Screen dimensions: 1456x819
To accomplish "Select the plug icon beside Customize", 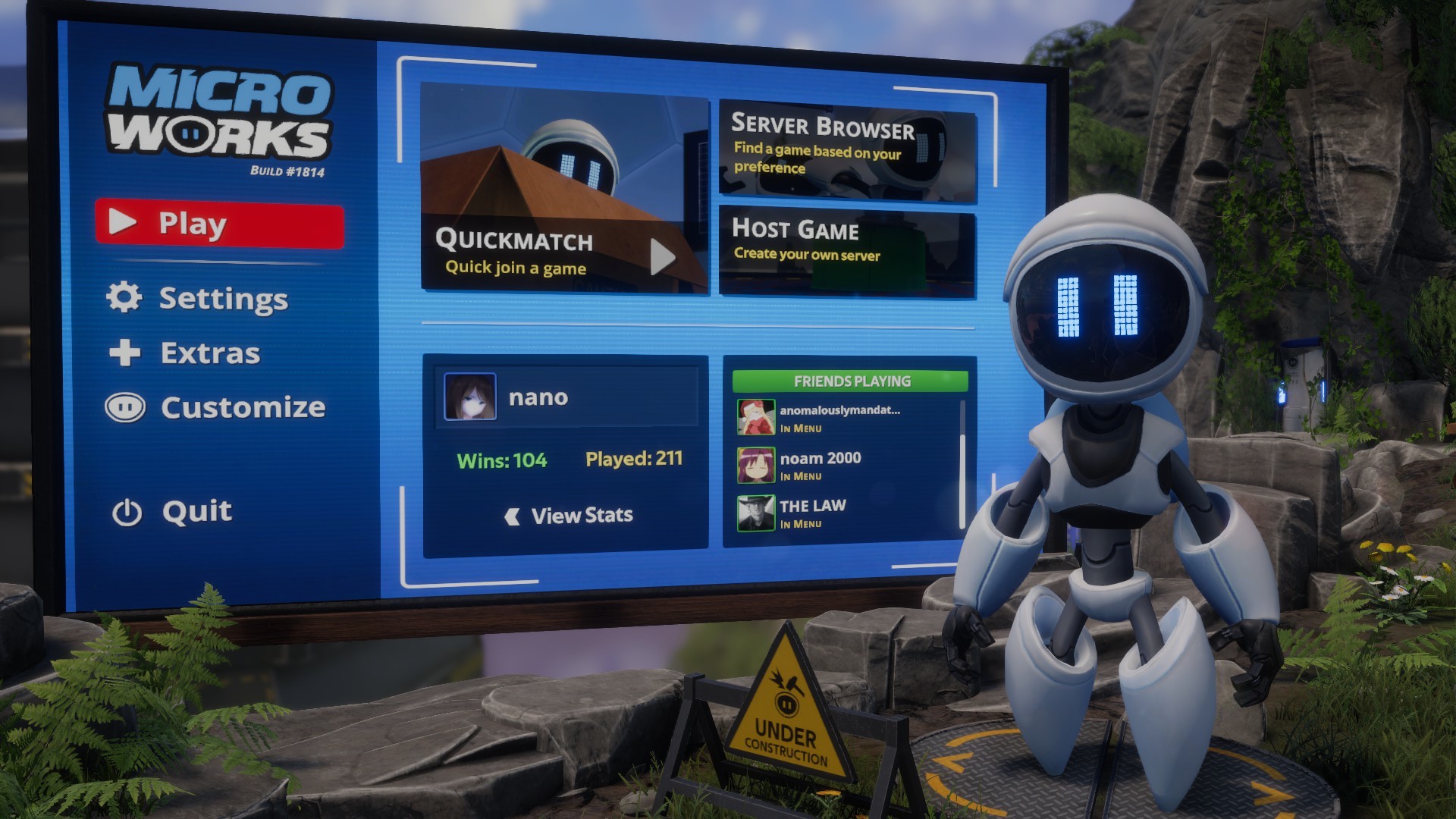I will [x=126, y=407].
